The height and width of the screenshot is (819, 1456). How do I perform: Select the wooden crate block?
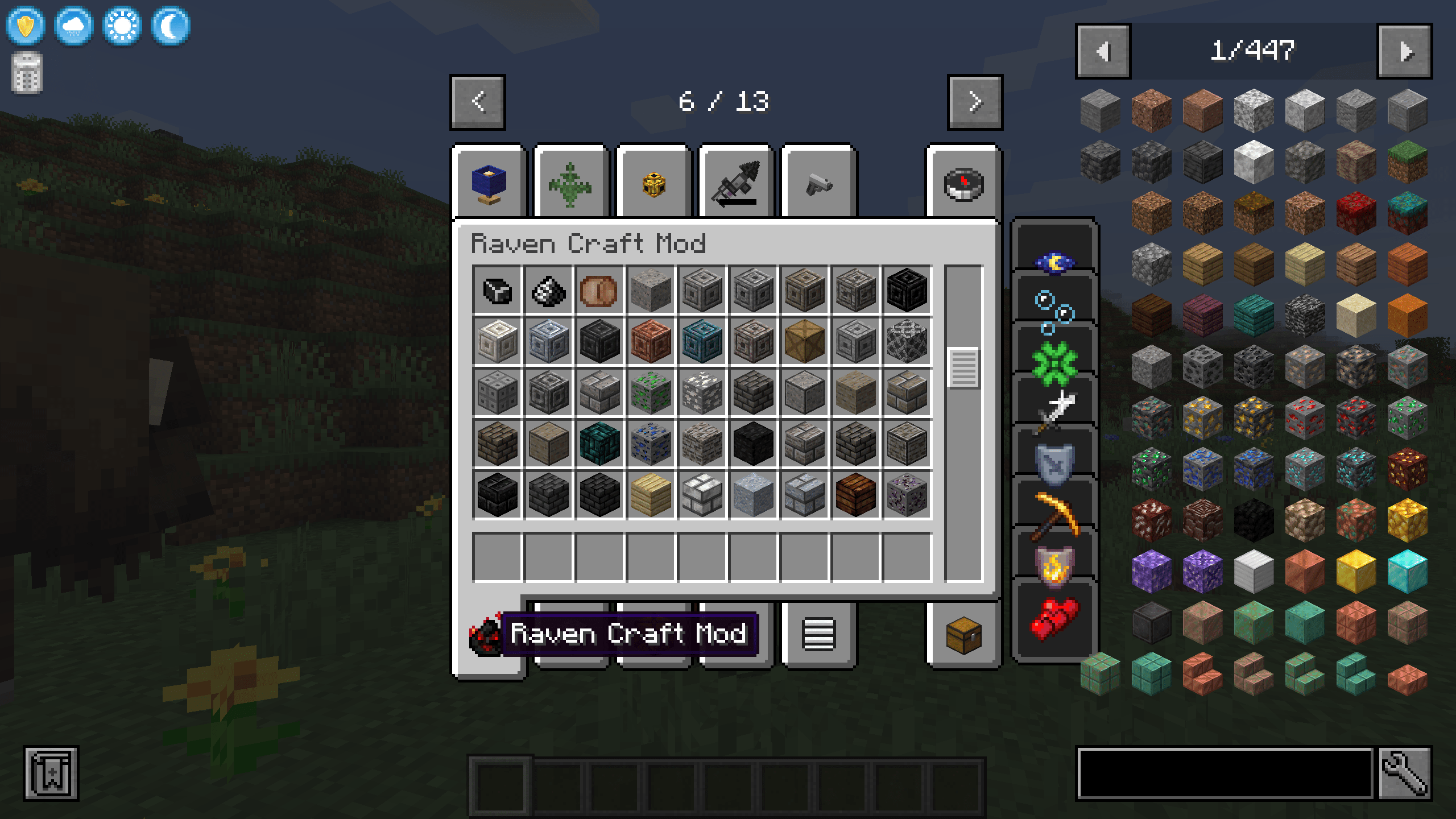click(804, 341)
